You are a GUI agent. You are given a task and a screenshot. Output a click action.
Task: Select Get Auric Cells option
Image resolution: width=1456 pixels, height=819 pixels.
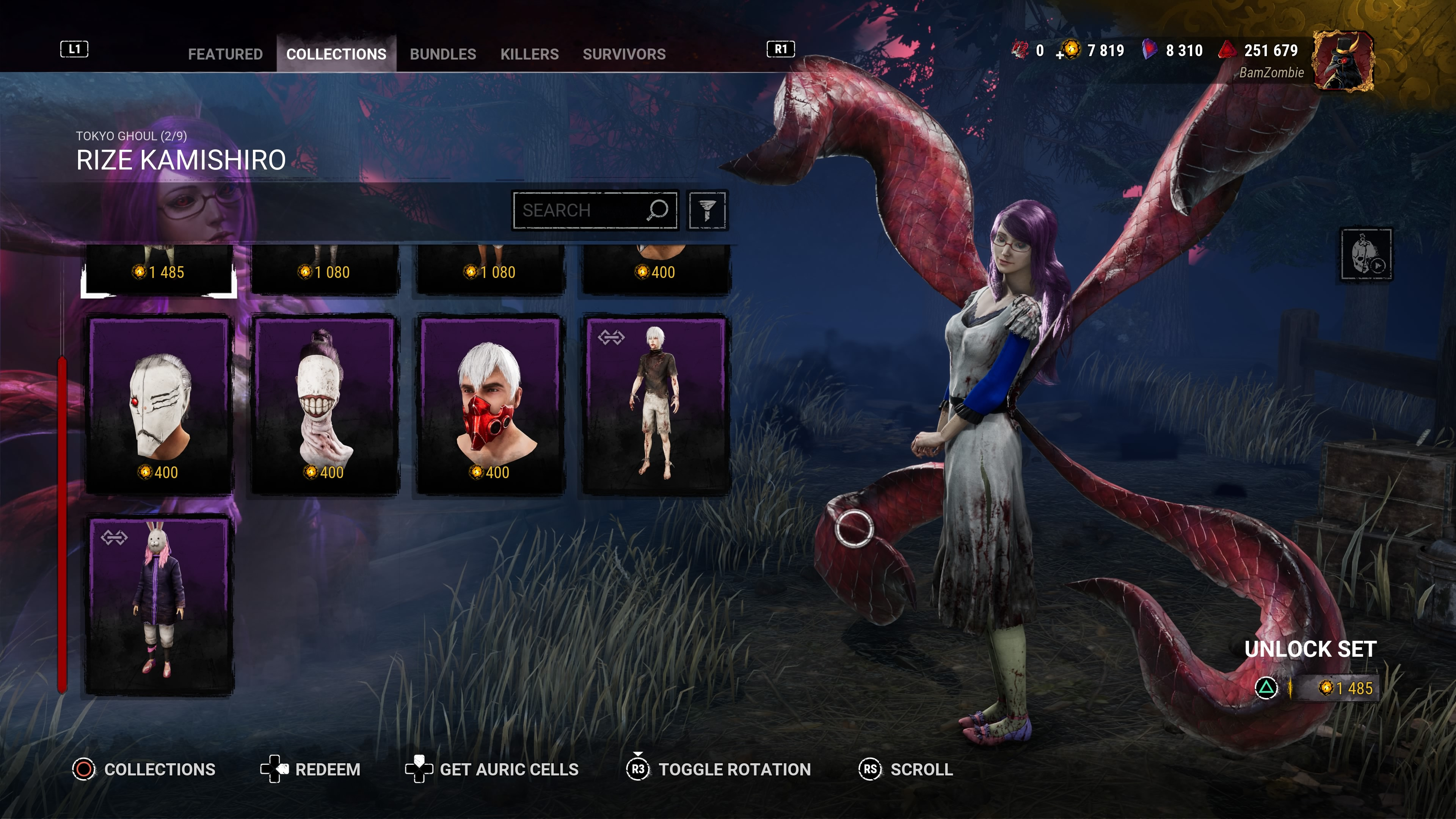click(492, 769)
